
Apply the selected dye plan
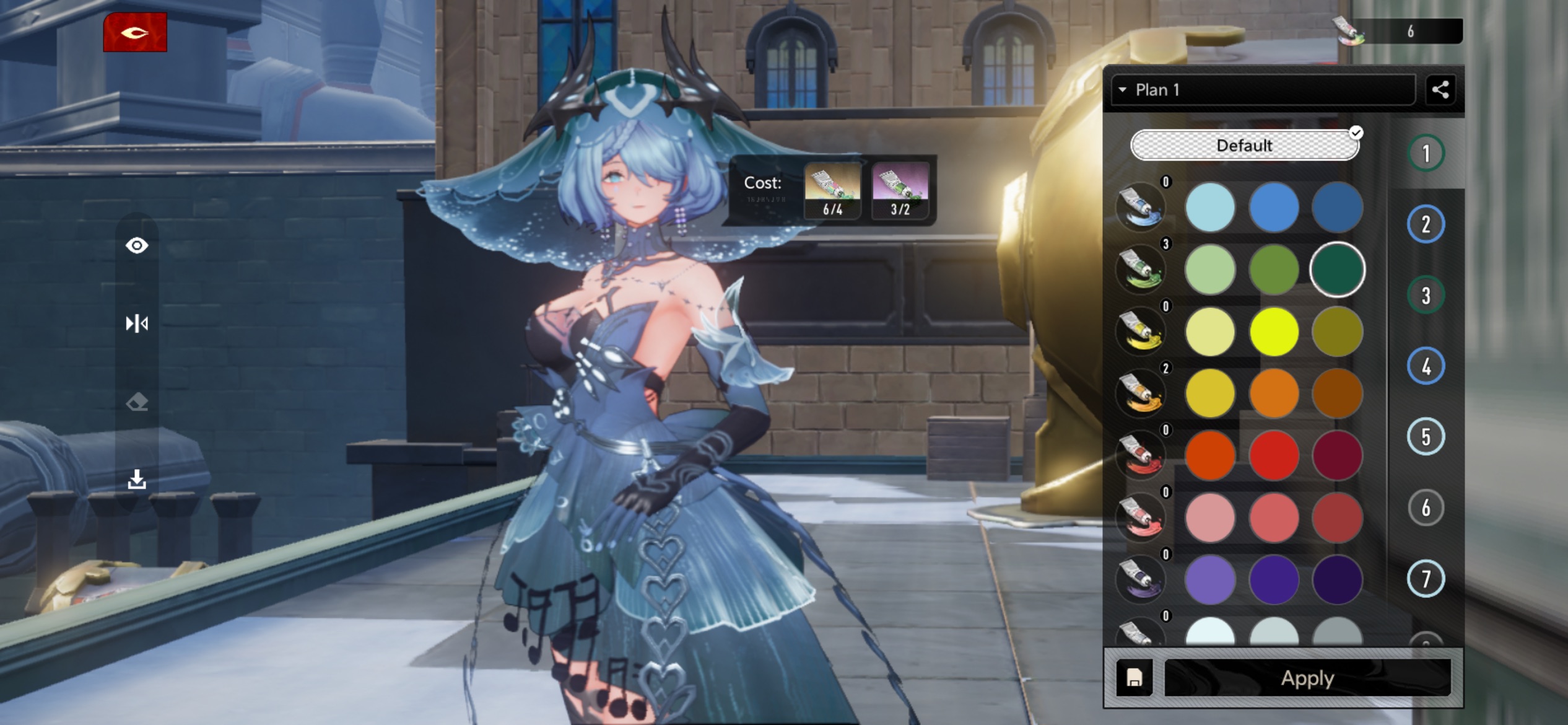click(1307, 678)
